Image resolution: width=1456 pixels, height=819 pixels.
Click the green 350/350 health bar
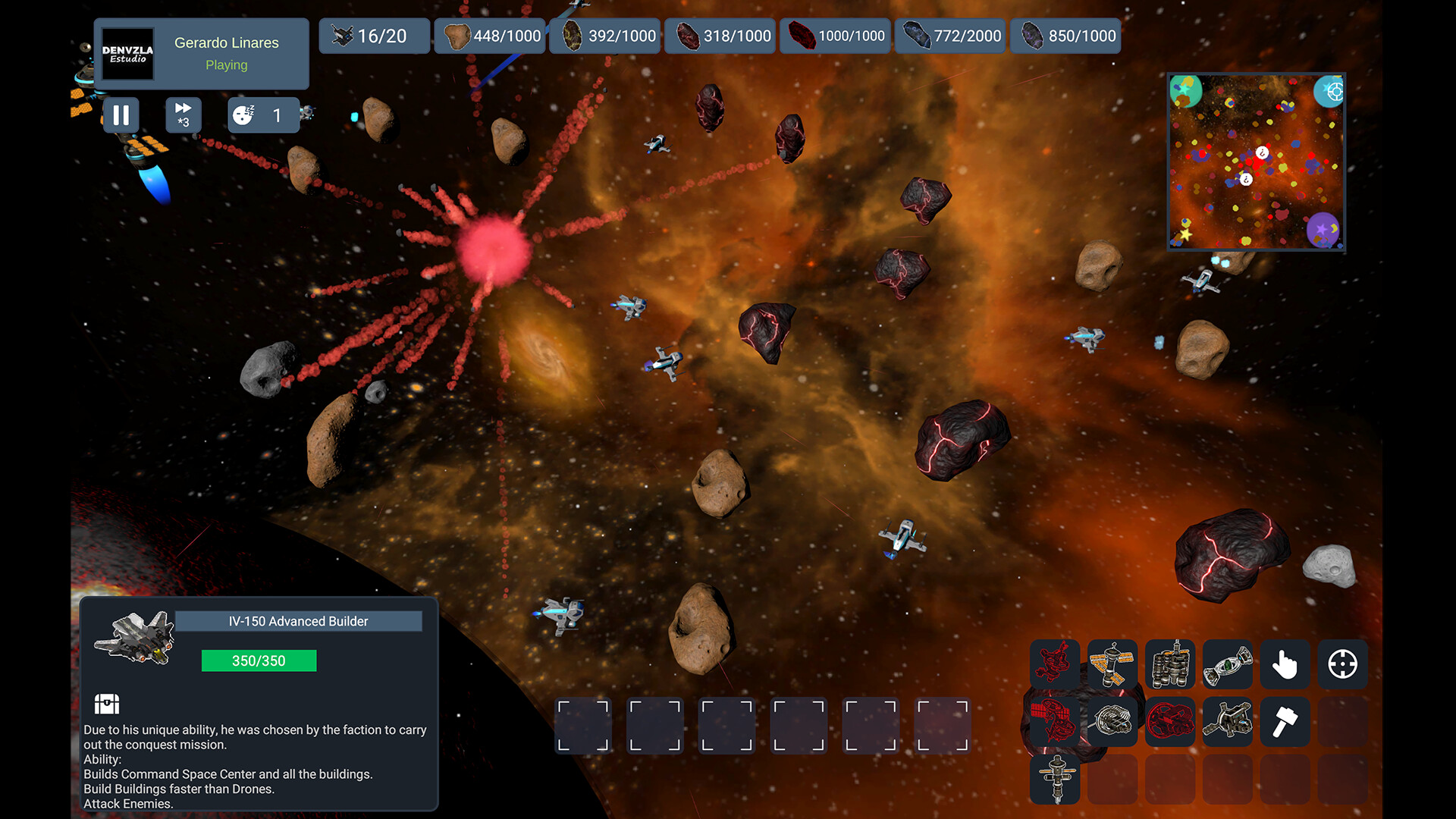tap(259, 661)
